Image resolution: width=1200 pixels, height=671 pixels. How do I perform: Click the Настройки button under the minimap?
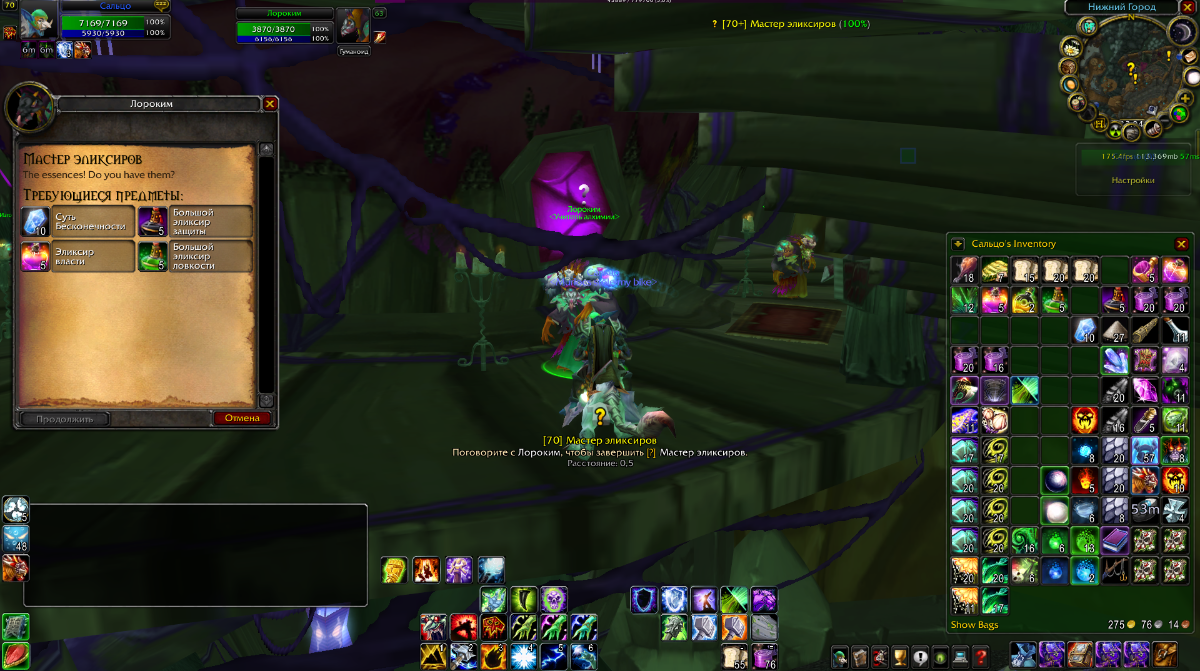pyautogui.click(x=1133, y=181)
